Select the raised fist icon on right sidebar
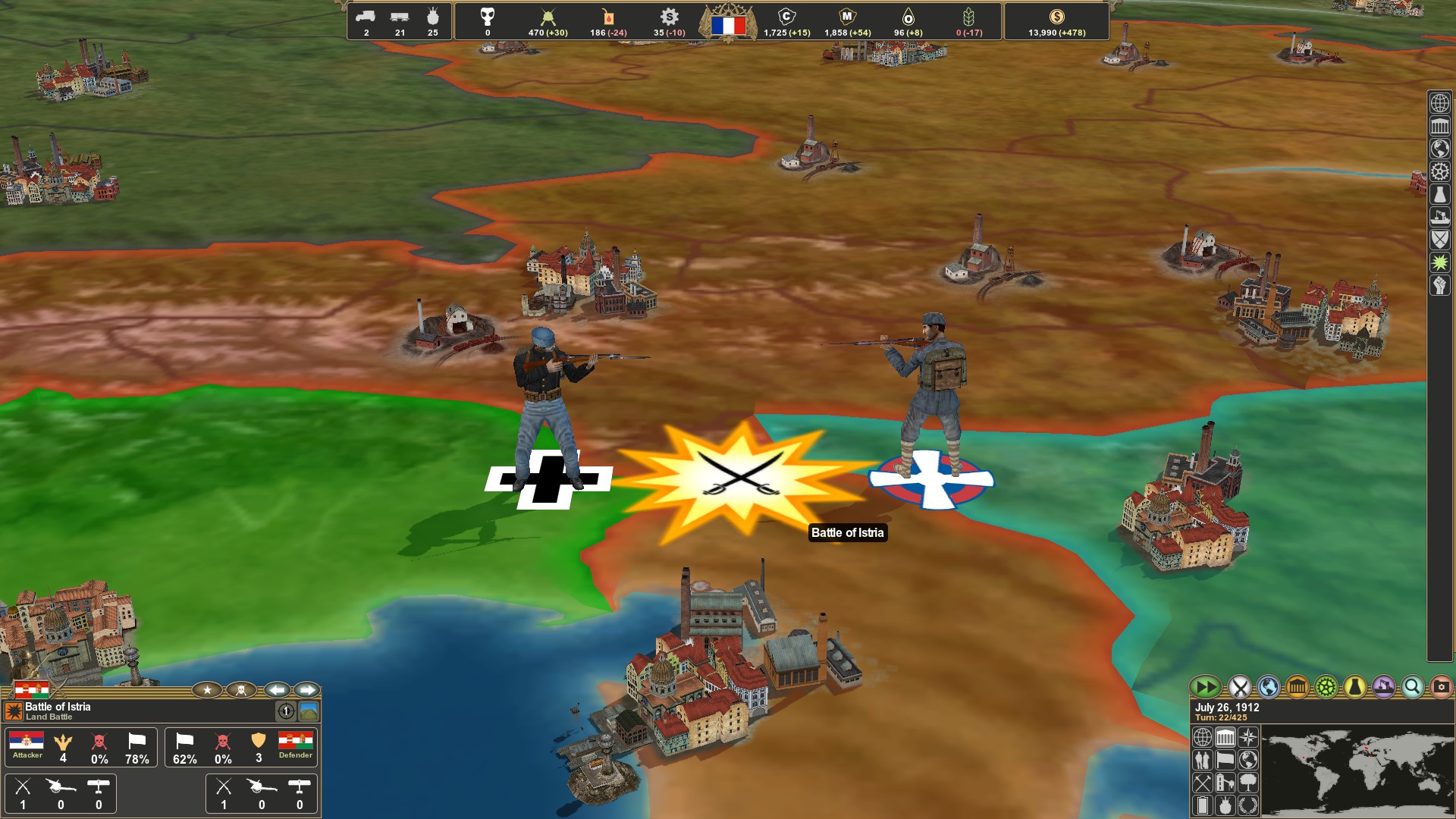Screen dimensions: 1456x819 (x=1439, y=283)
